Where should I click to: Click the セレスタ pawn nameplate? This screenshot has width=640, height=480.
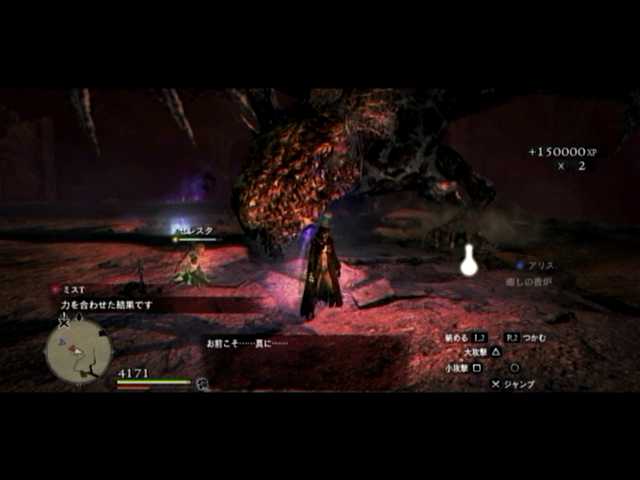198,231
